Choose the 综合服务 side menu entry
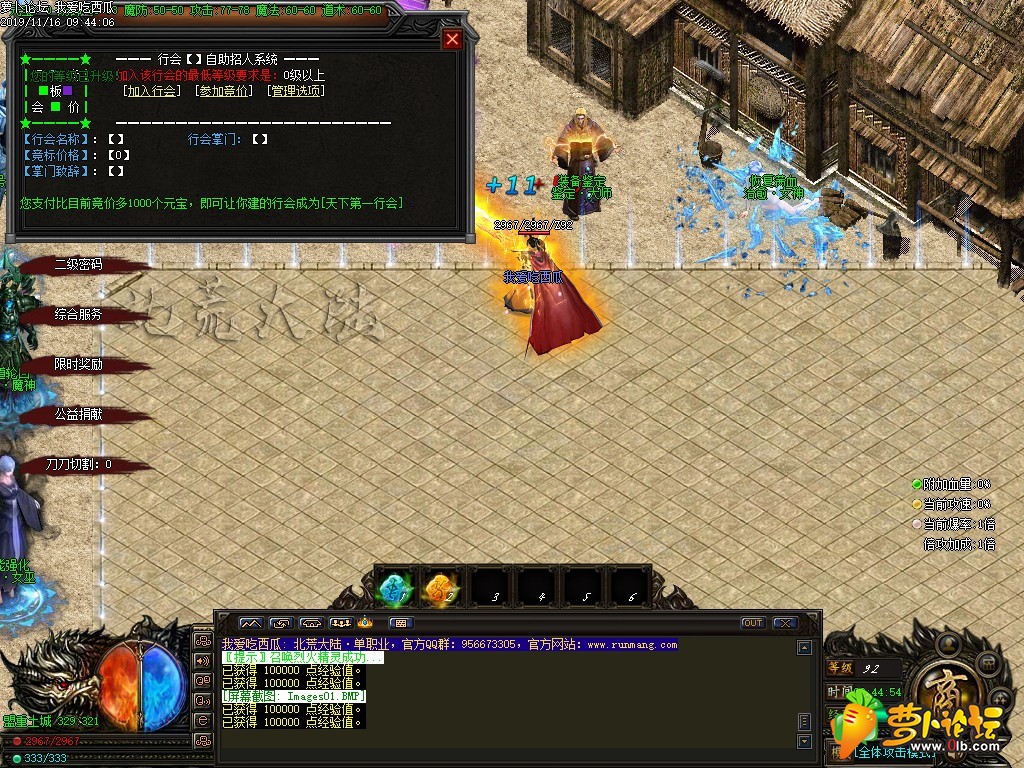The height and width of the screenshot is (768, 1024). coord(79,314)
